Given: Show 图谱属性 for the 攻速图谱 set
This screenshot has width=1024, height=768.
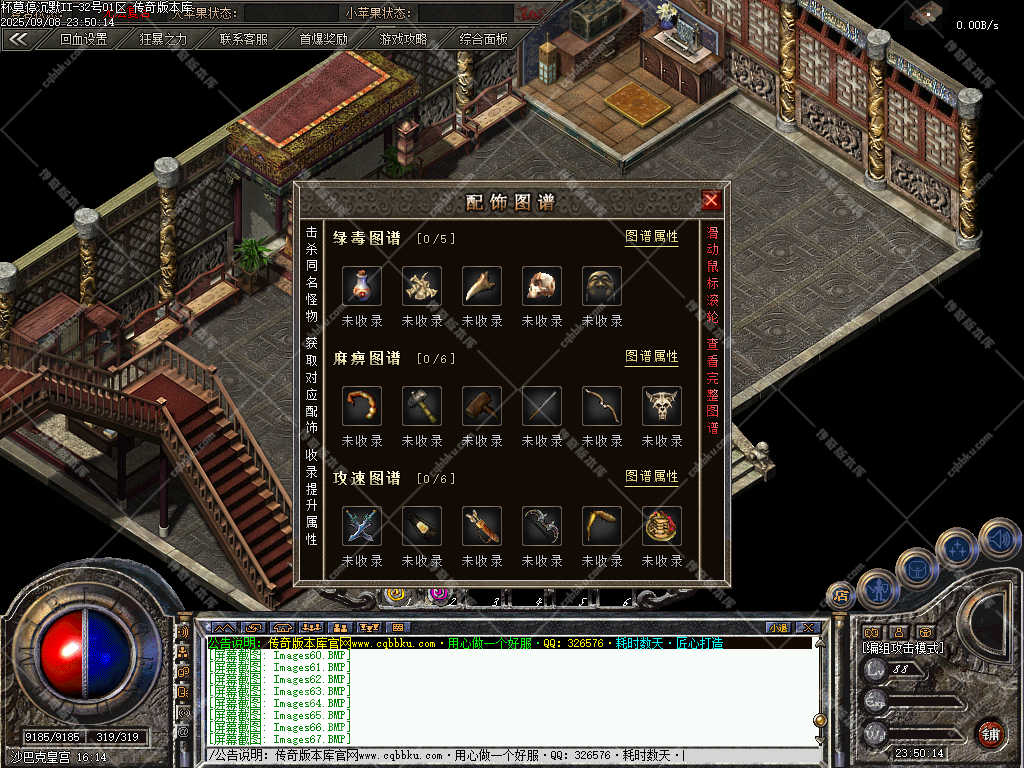Looking at the screenshot, I should click(651, 477).
